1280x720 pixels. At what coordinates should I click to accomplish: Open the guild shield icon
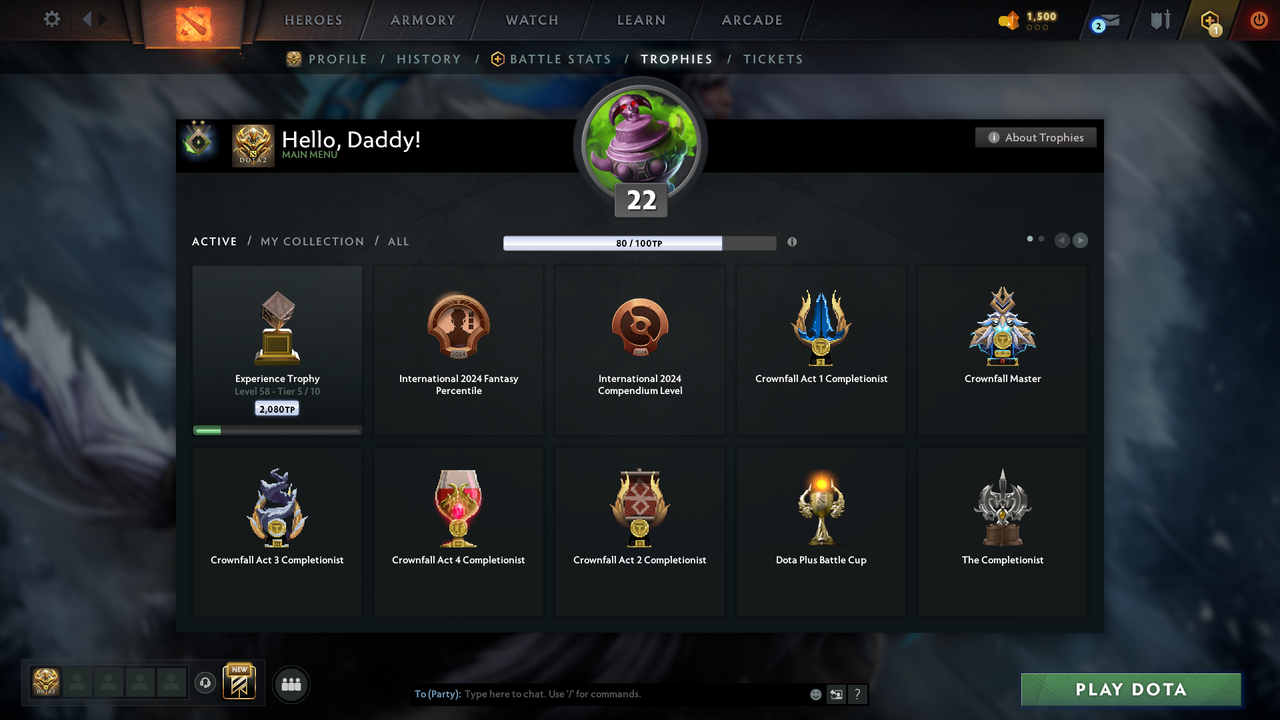coord(1158,20)
